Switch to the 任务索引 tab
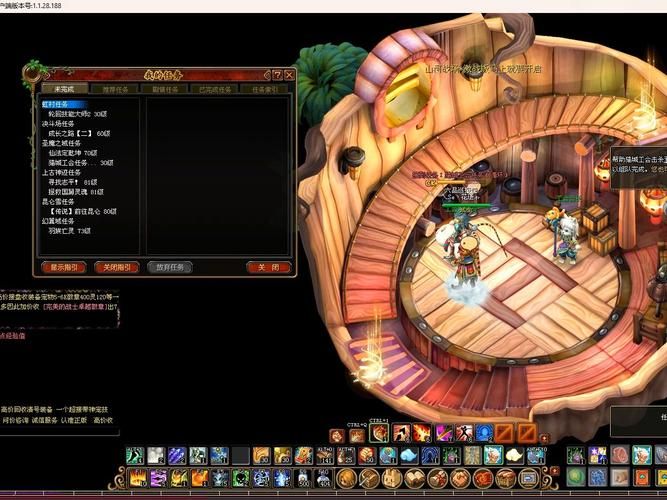This screenshot has width=667, height=500. coord(265,89)
